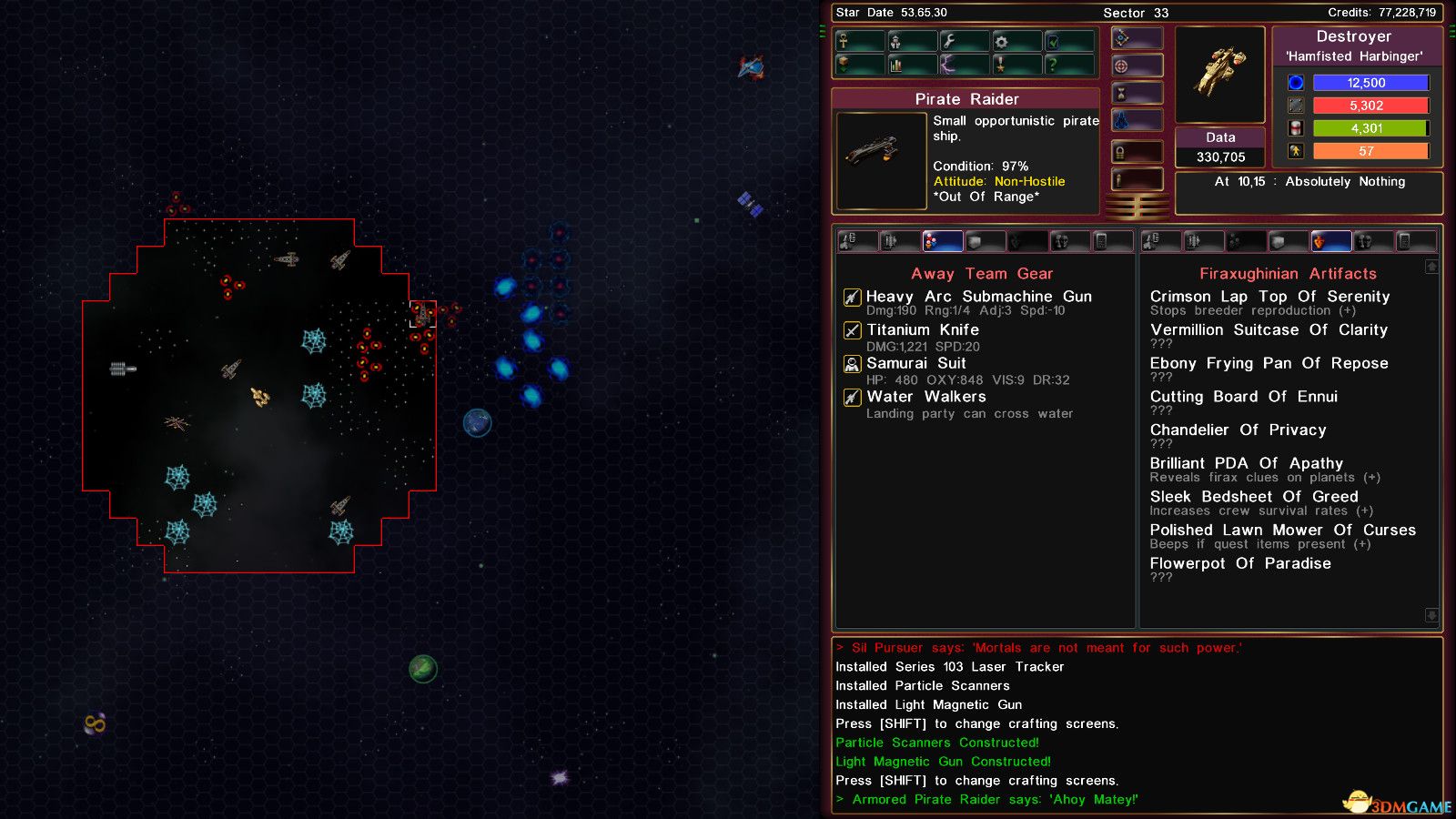Click the hourglass wait button

coord(1137,93)
